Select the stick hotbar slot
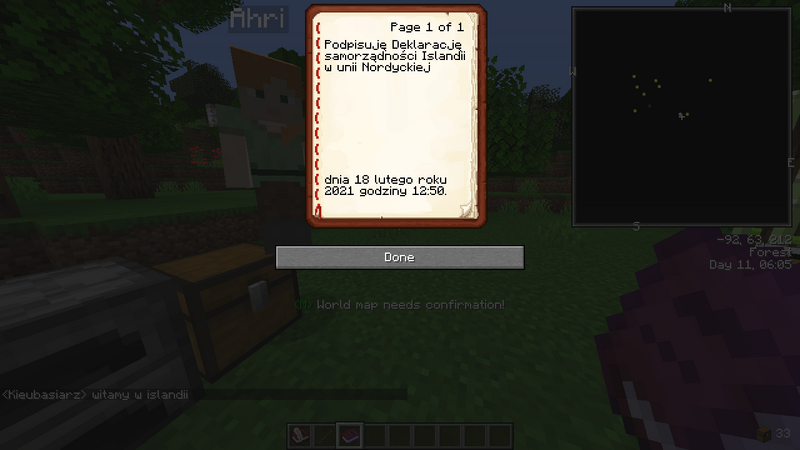Viewport: 800px width, 450px height. [x=325, y=436]
